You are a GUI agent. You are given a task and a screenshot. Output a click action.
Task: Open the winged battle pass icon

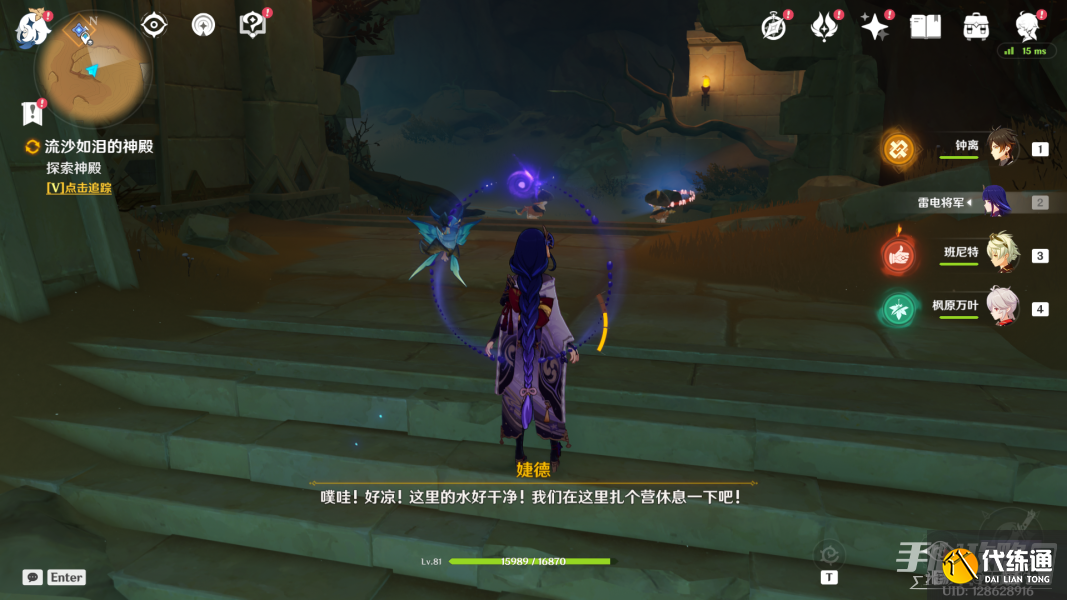click(x=824, y=27)
